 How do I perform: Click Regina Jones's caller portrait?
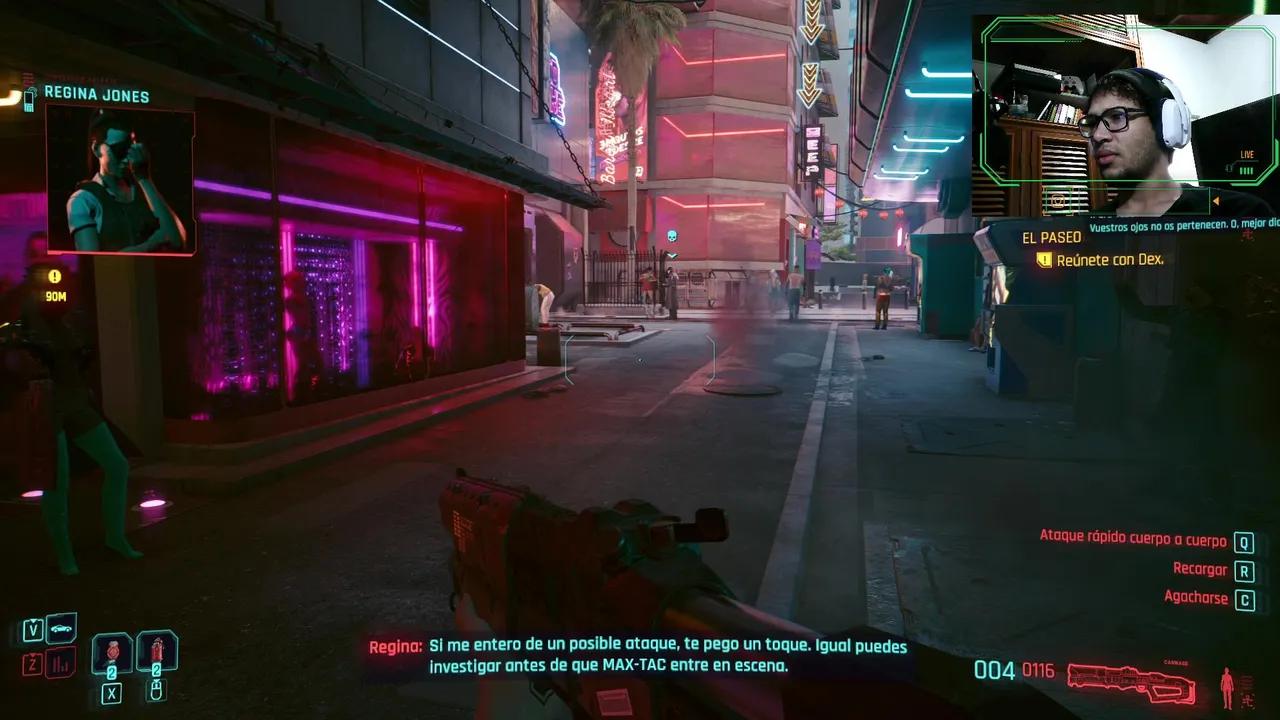tap(120, 179)
